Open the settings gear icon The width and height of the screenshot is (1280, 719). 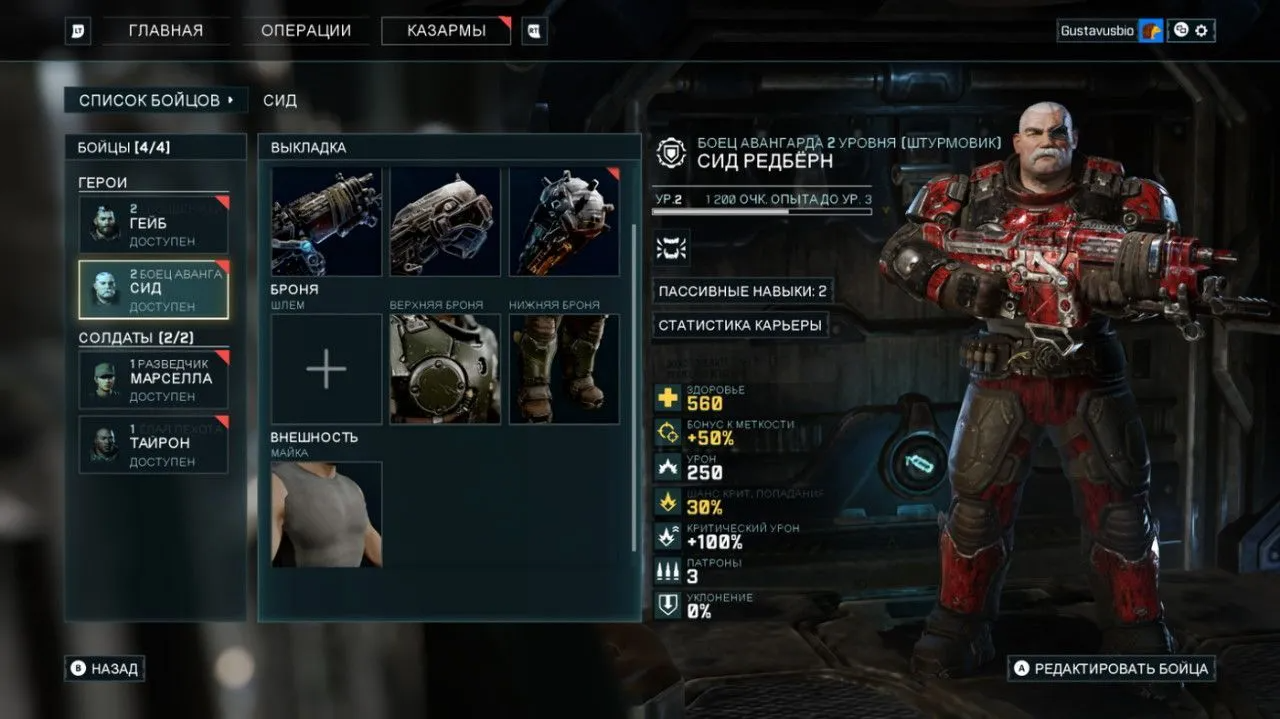[x=1202, y=31]
